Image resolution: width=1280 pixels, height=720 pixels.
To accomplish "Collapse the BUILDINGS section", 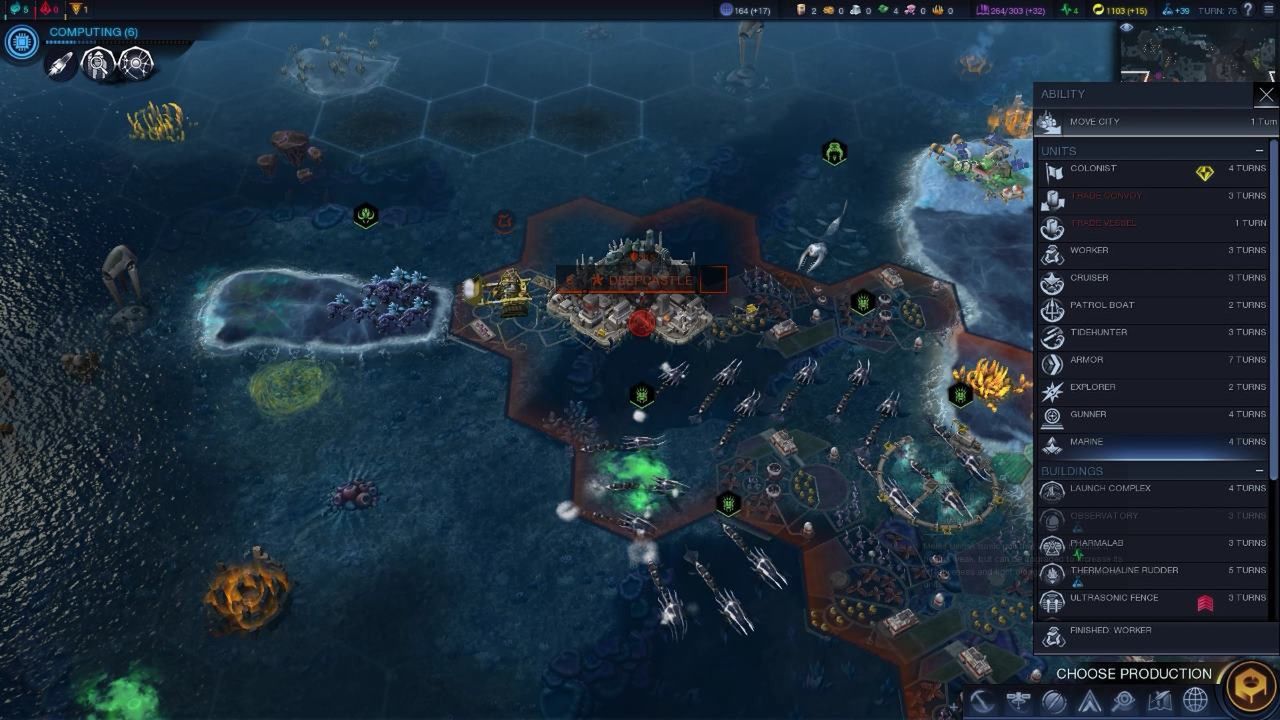I will [1258, 470].
